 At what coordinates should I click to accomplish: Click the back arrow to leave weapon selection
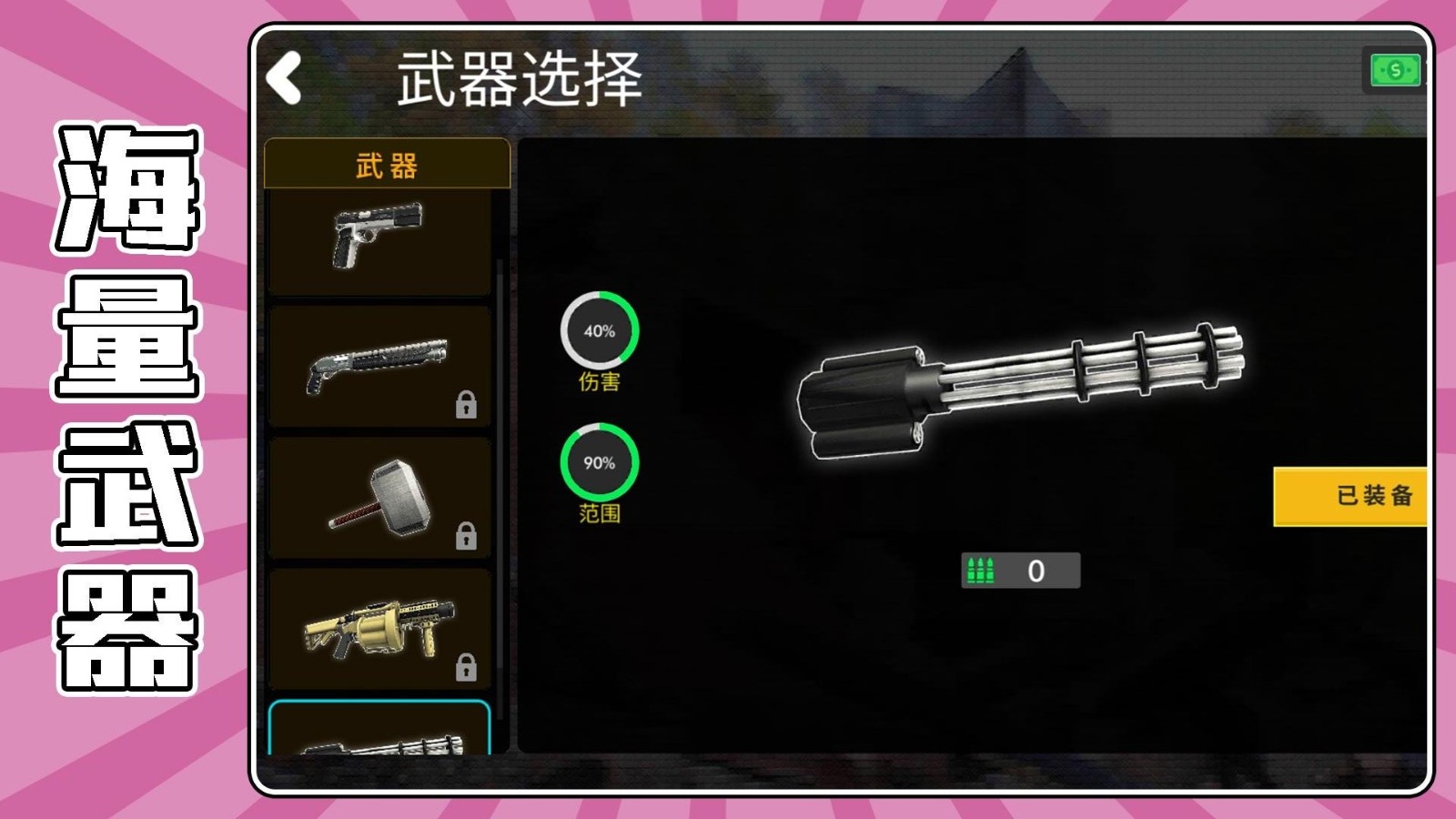click(x=285, y=77)
